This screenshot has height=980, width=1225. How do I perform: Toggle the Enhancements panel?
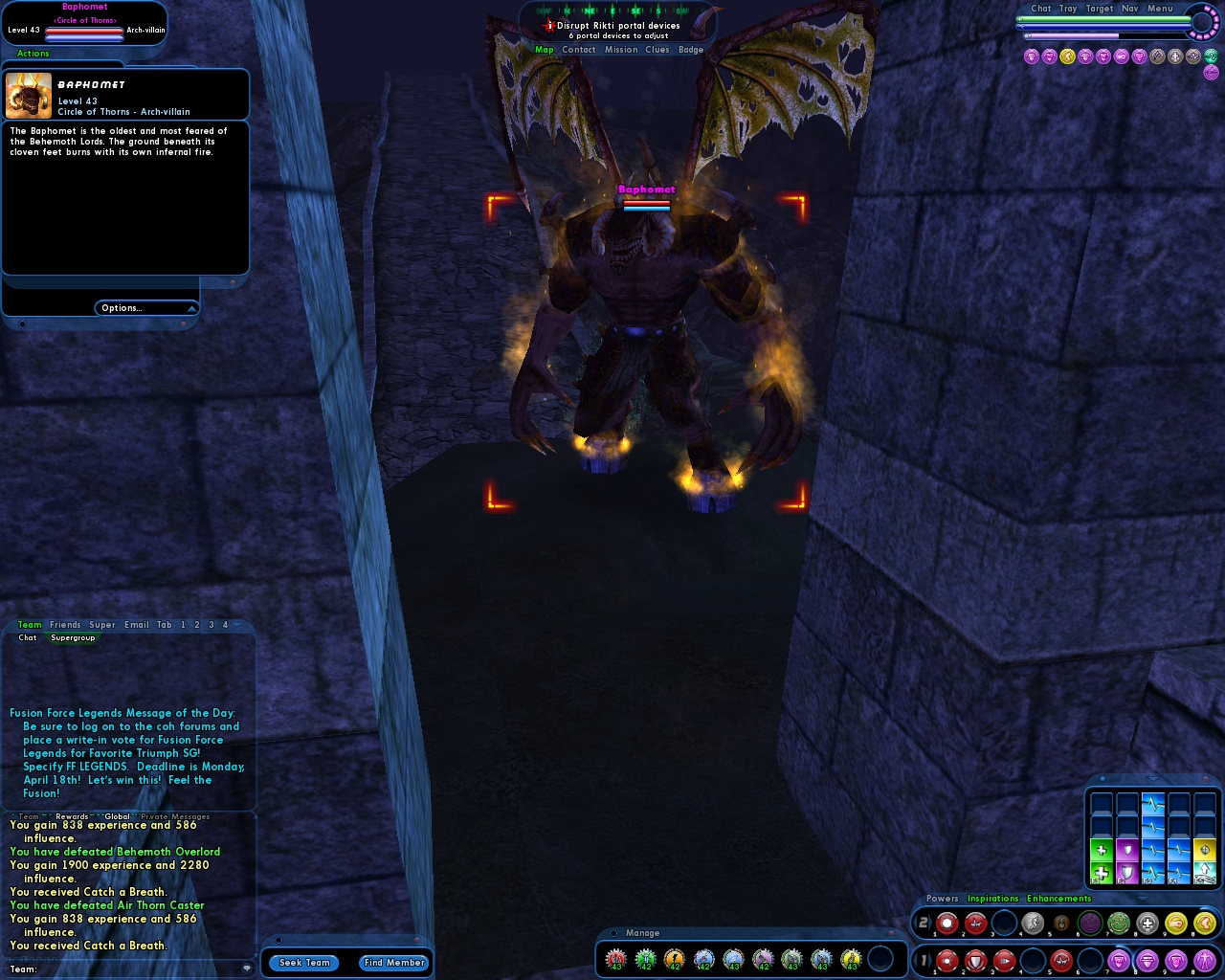pyautogui.click(x=1059, y=899)
